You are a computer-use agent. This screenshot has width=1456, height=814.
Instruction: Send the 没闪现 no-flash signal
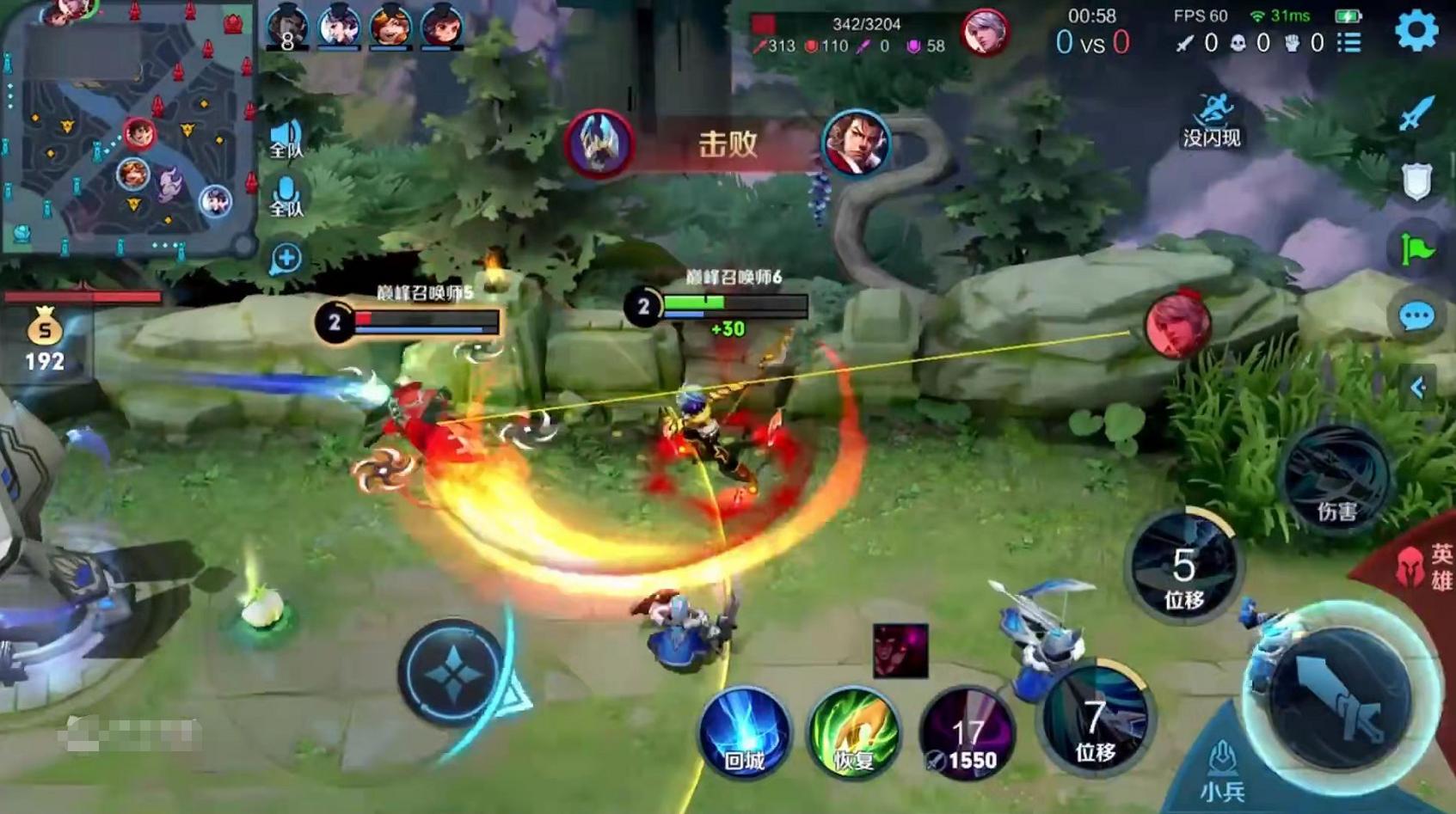(x=1211, y=121)
